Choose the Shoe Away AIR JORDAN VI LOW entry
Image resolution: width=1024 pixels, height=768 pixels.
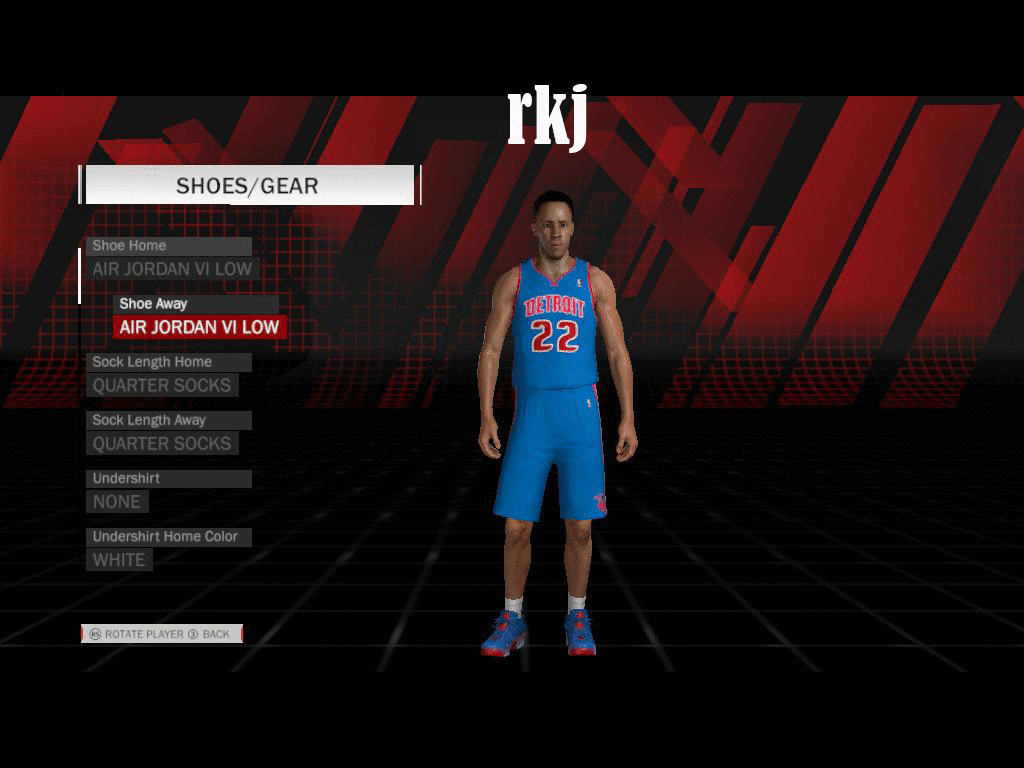(x=199, y=327)
